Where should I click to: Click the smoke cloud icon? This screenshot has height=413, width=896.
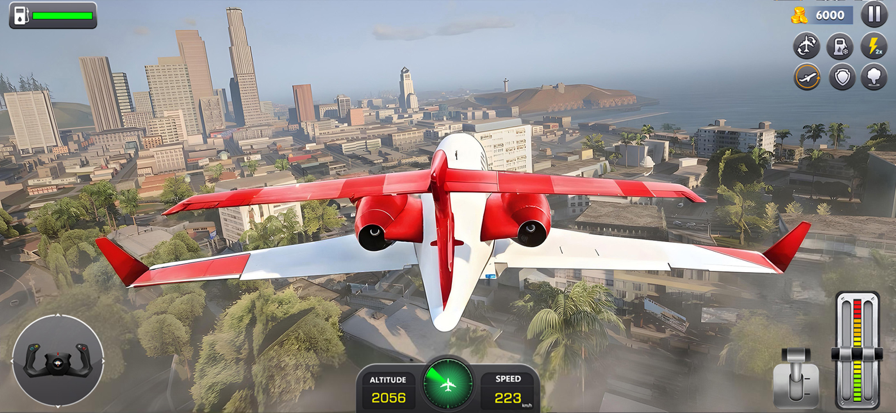(874, 77)
